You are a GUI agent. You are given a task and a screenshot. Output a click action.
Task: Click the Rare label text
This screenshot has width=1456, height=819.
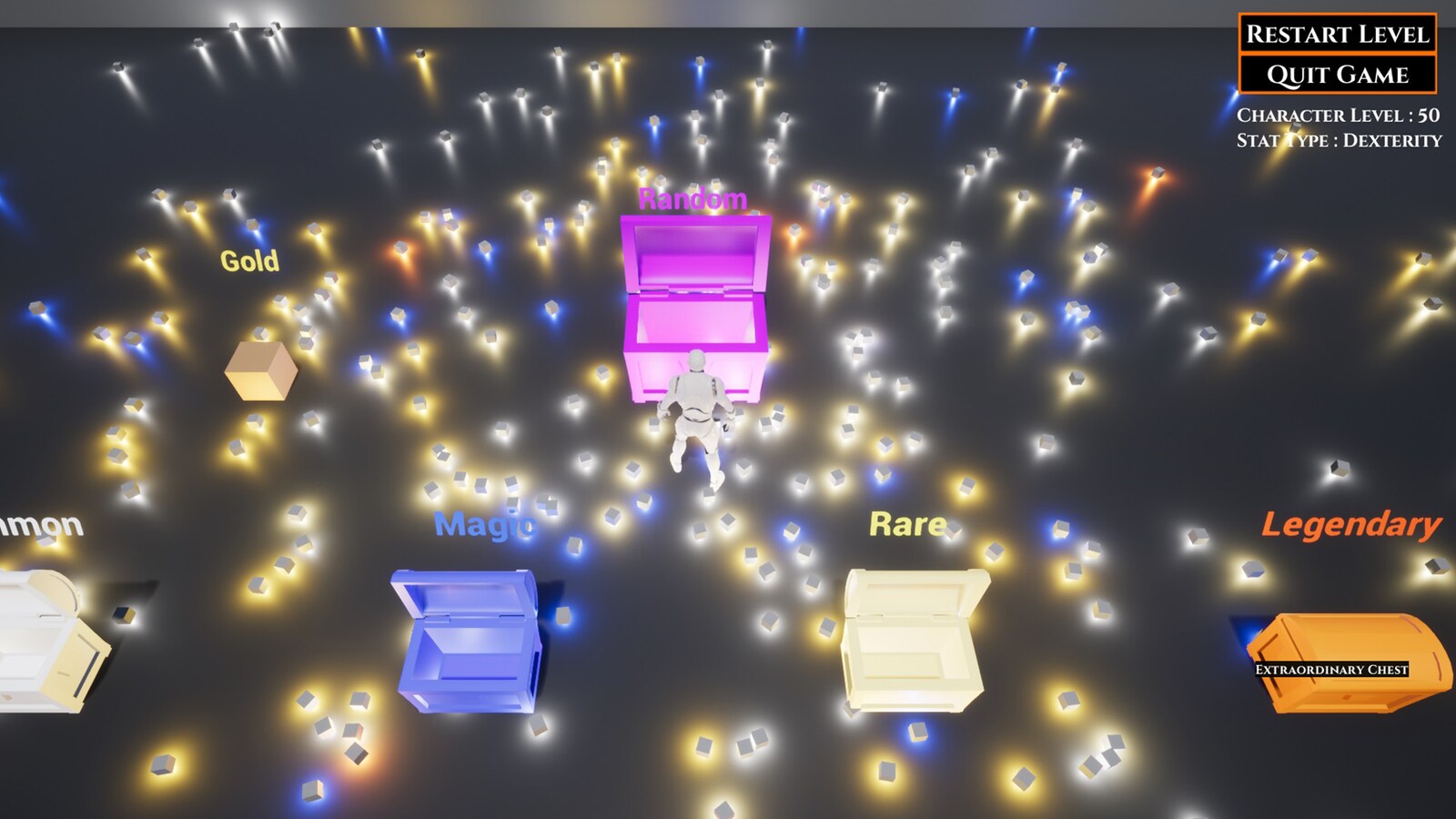tap(908, 522)
